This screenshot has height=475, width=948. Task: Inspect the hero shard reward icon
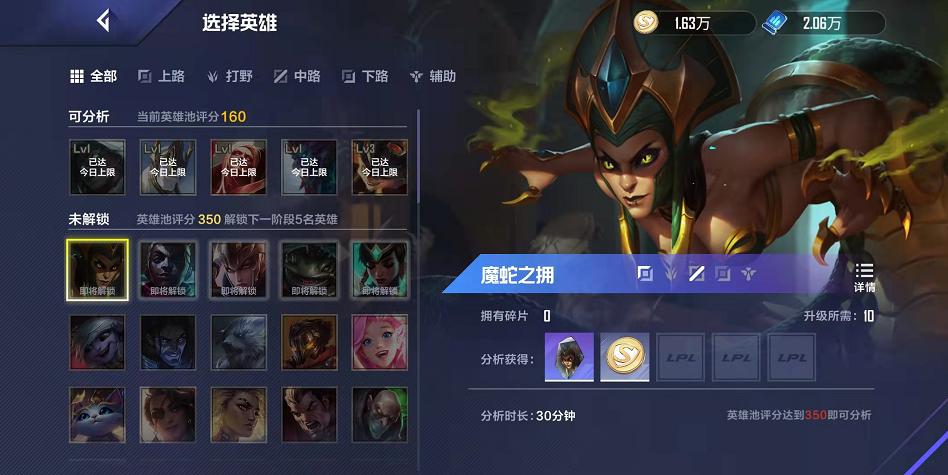pyautogui.click(x=569, y=357)
